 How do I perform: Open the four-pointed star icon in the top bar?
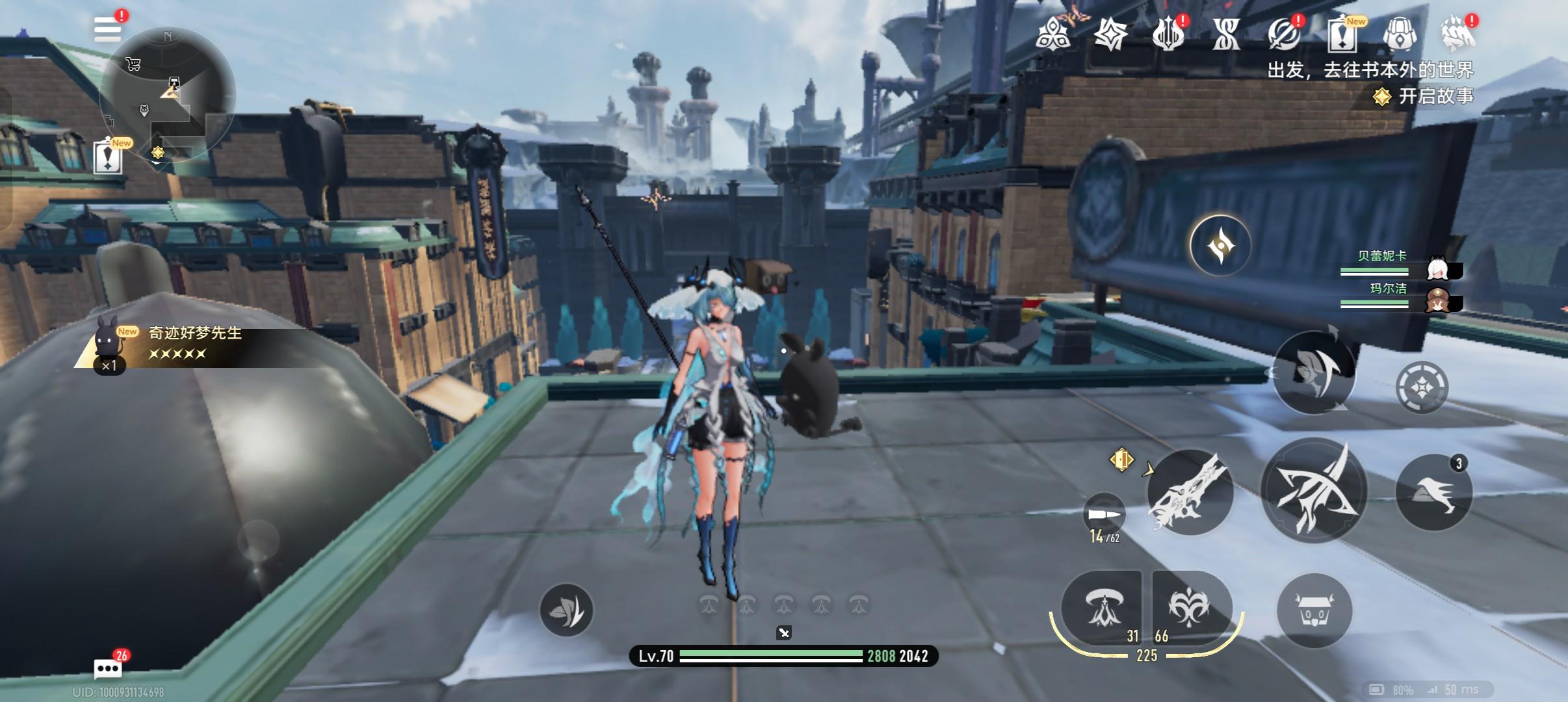tap(1110, 34)
